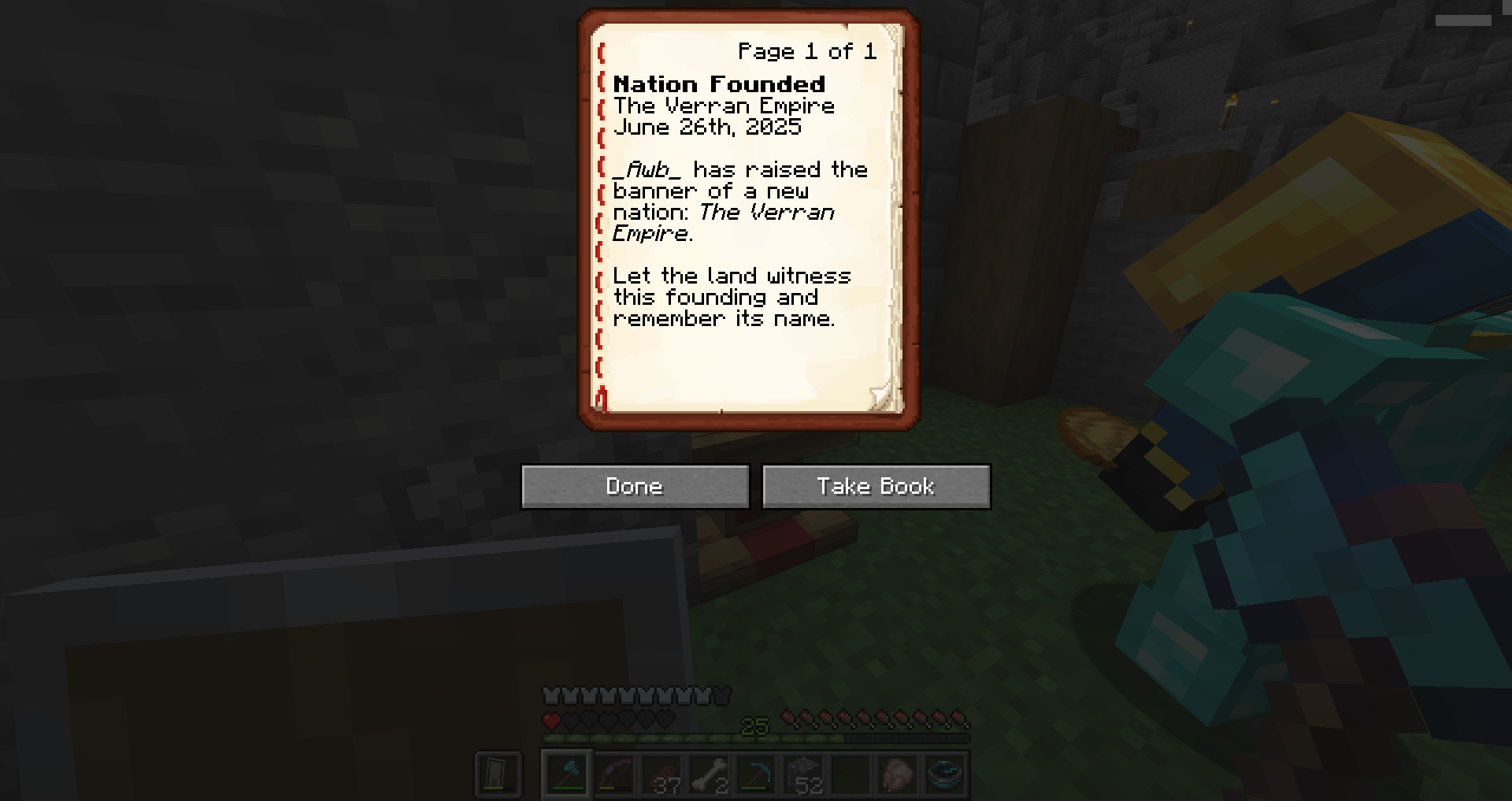Pick the bone slot in the hotbar
Image resolution: width=1512 pixels, height=801 pixels.
point(709,775)
